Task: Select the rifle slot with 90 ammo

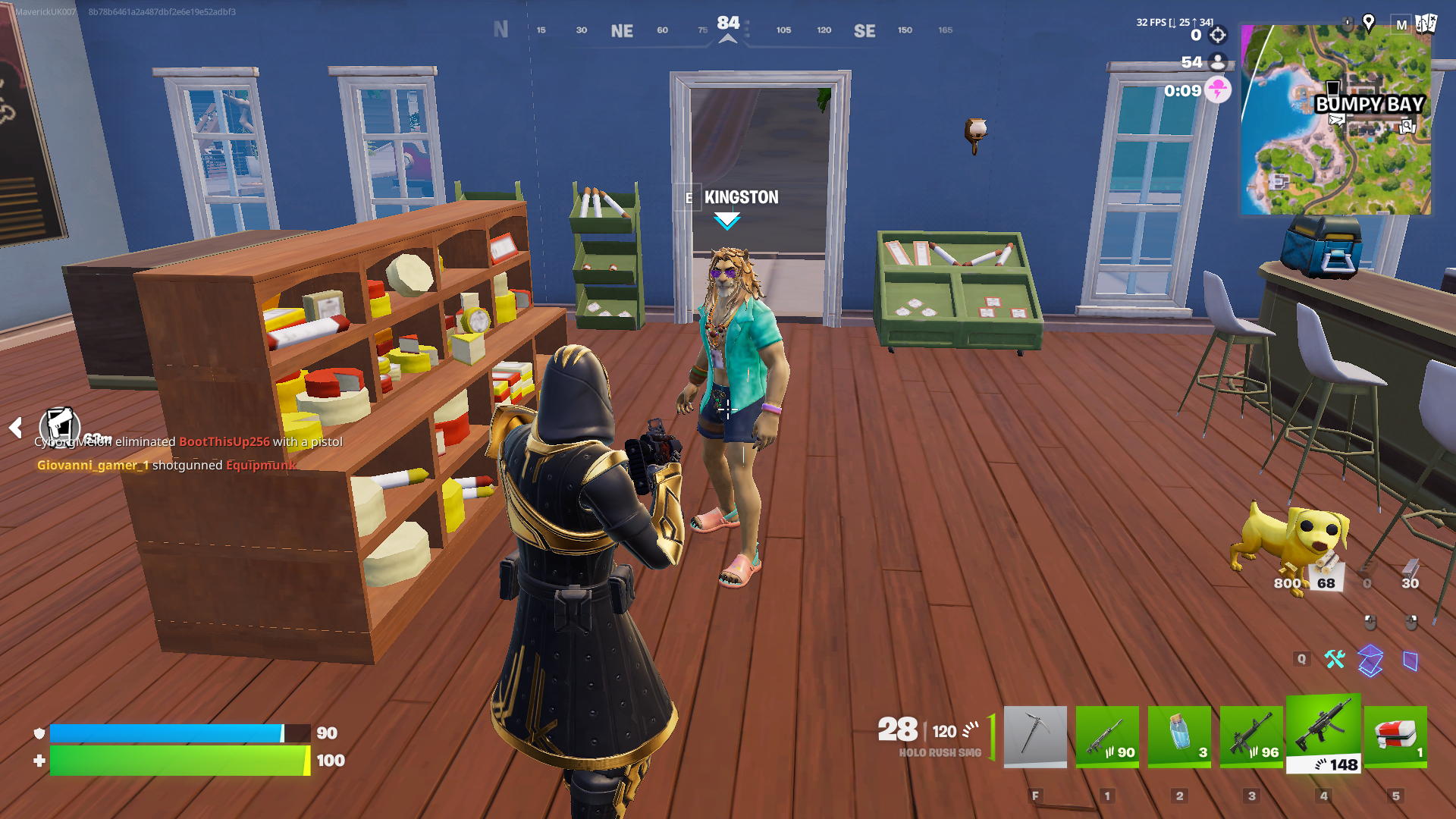Action: tap(1107, 736)
